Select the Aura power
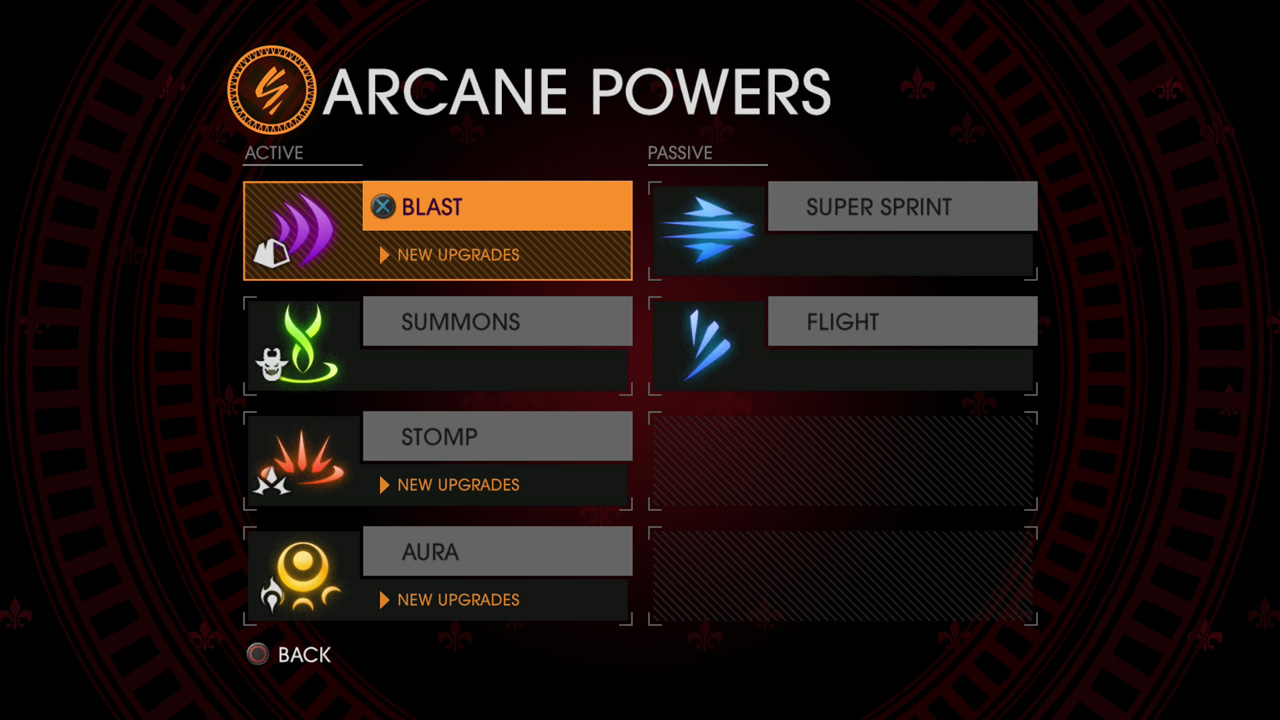The width and height of the screenshot is (1280, 720). click(496, 552)
